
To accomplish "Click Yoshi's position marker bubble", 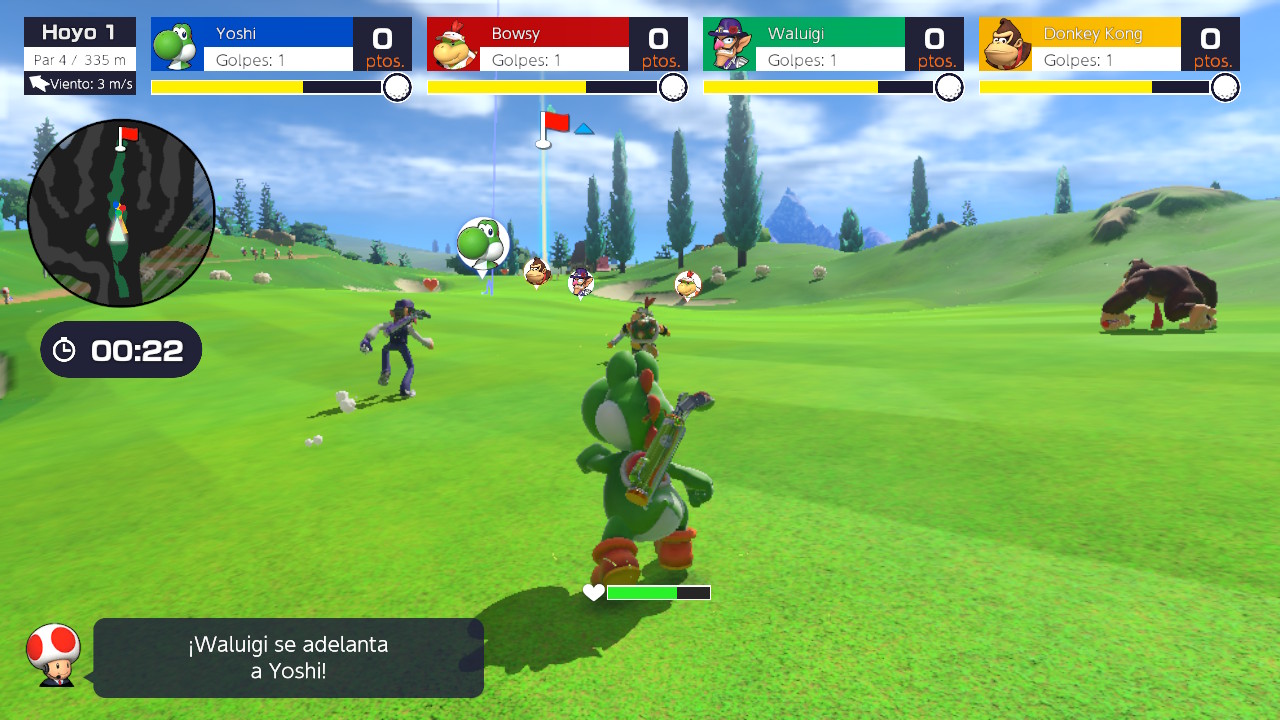I will [x=482, y=243].
